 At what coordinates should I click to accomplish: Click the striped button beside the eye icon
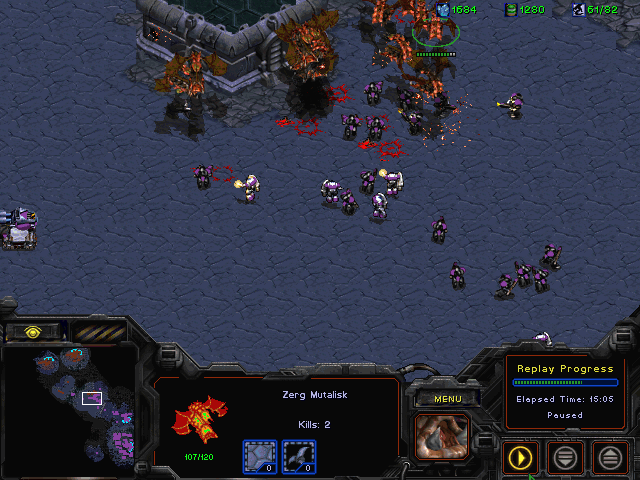tap(95, 331)
